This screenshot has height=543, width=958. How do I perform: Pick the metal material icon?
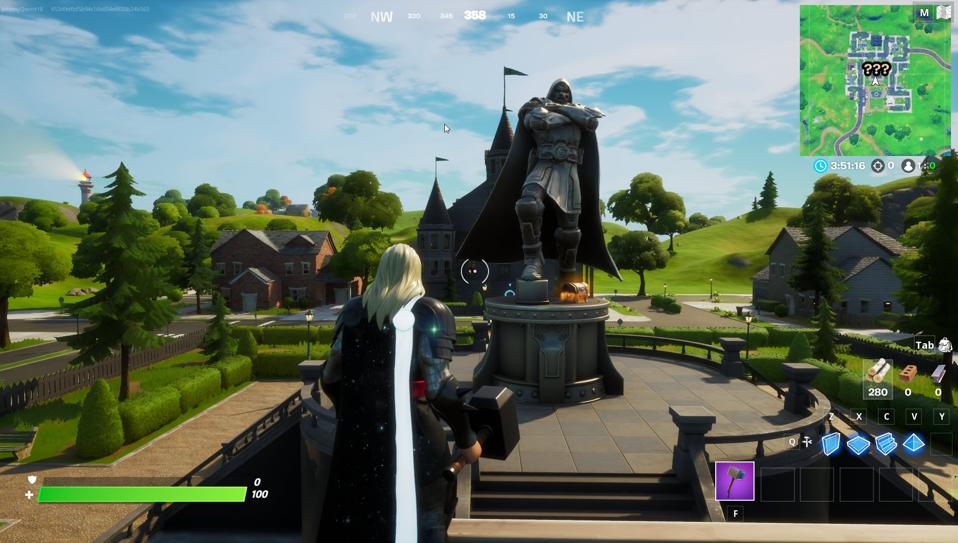click(x=939, y=373)
